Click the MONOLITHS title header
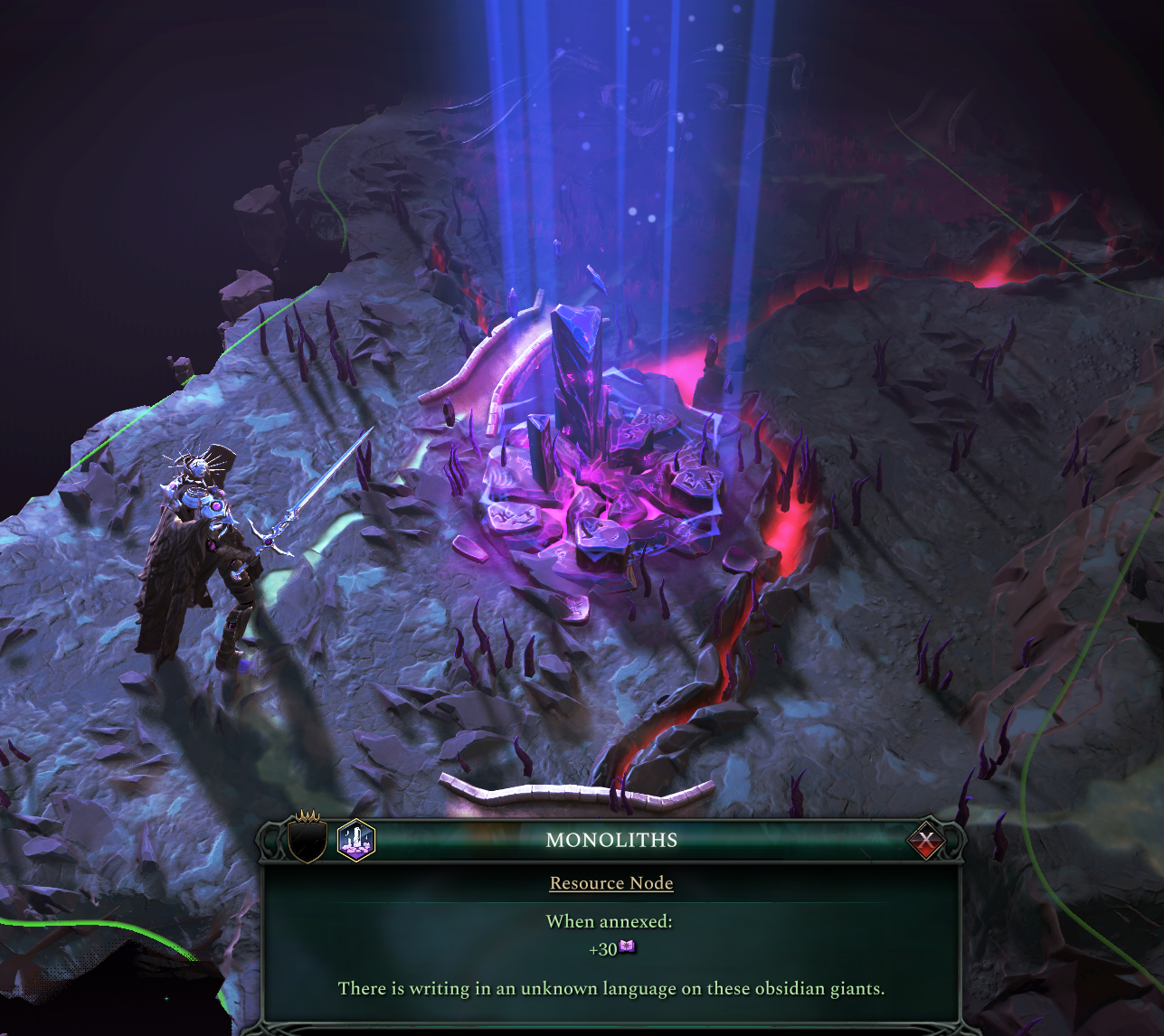1164x1036 pixels. click(x=610, y=841)
